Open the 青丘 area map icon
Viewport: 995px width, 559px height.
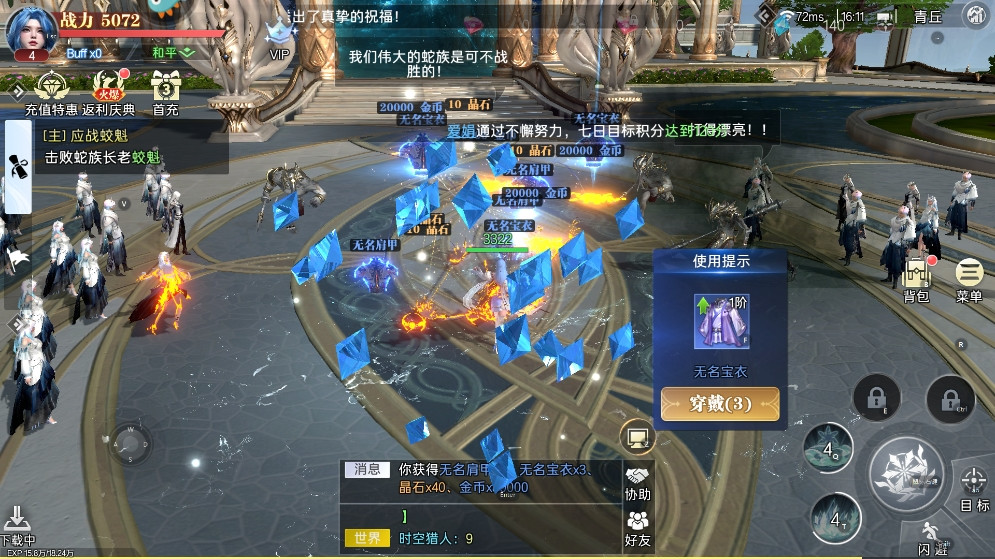click(974, 15)
